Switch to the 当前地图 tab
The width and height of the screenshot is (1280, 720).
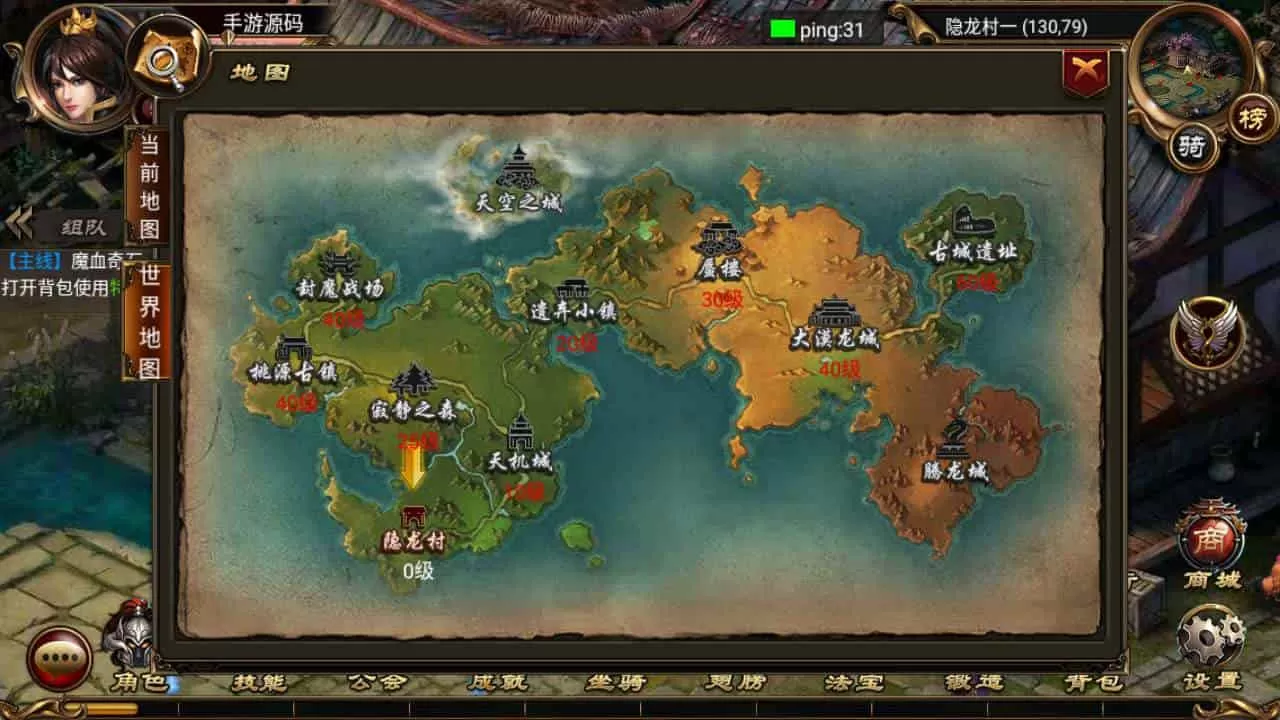pyautogui.click(x=148, y=186)
